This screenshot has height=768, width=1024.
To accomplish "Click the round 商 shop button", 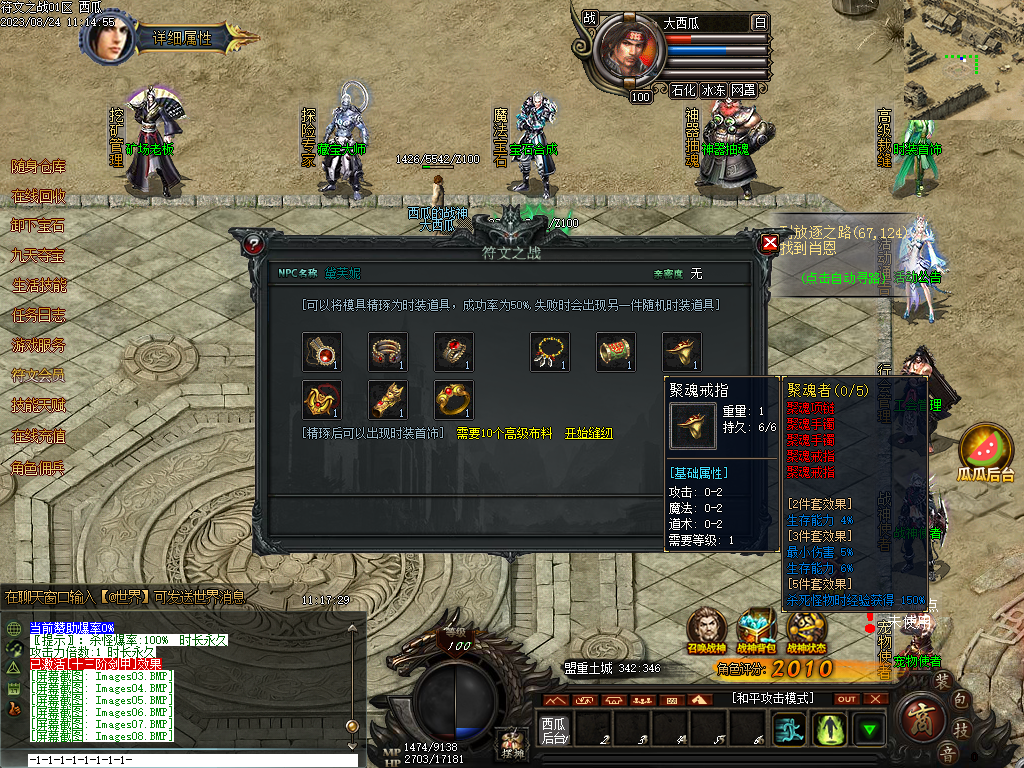I will click(x=923, y=716).
